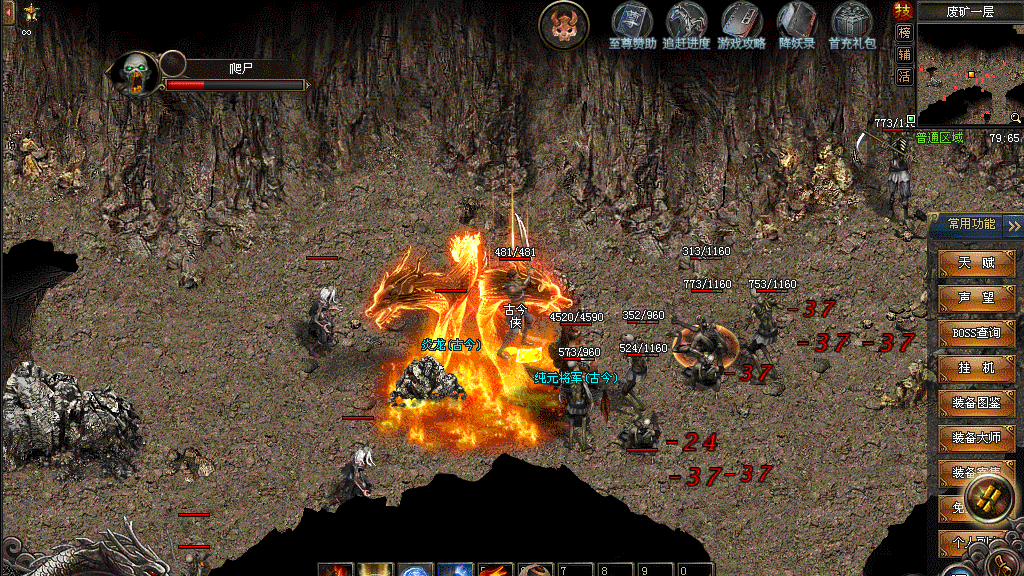The image size is (1024, 576).
Task: Click the minimap magnifier zoom button
Action: 1015,118
